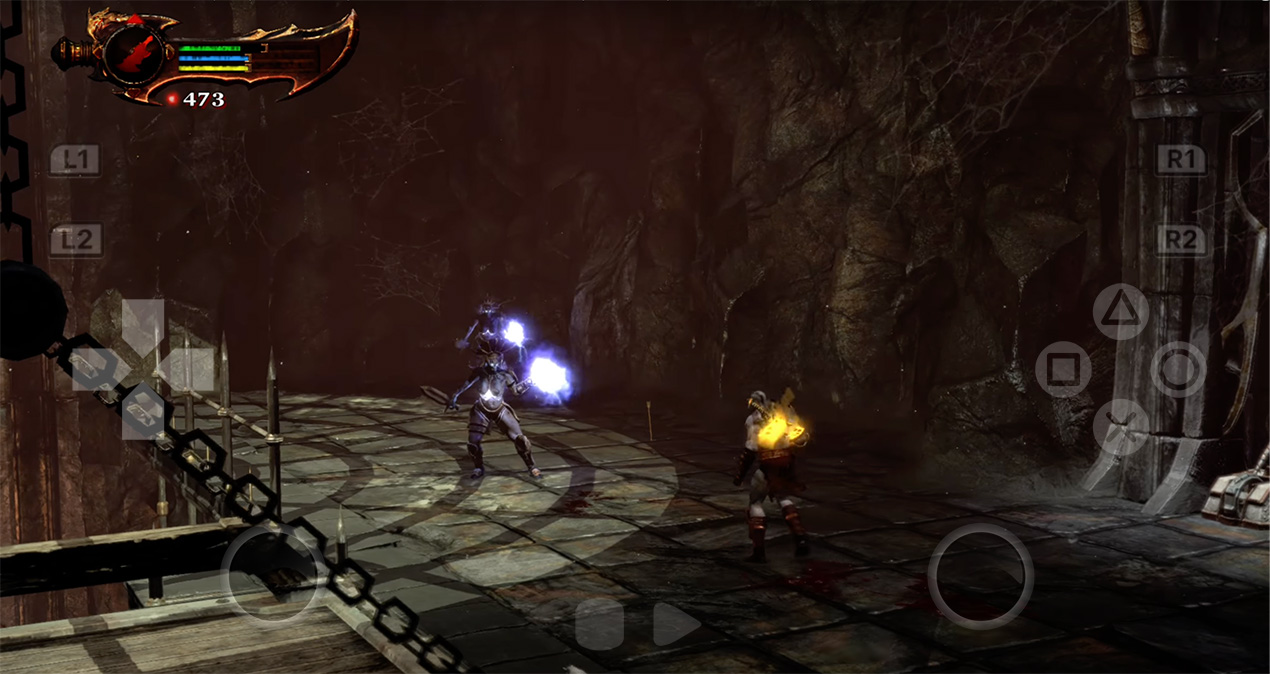
Task: Tap the R1 shoulder button
Action: click(x=1181, y=160)
